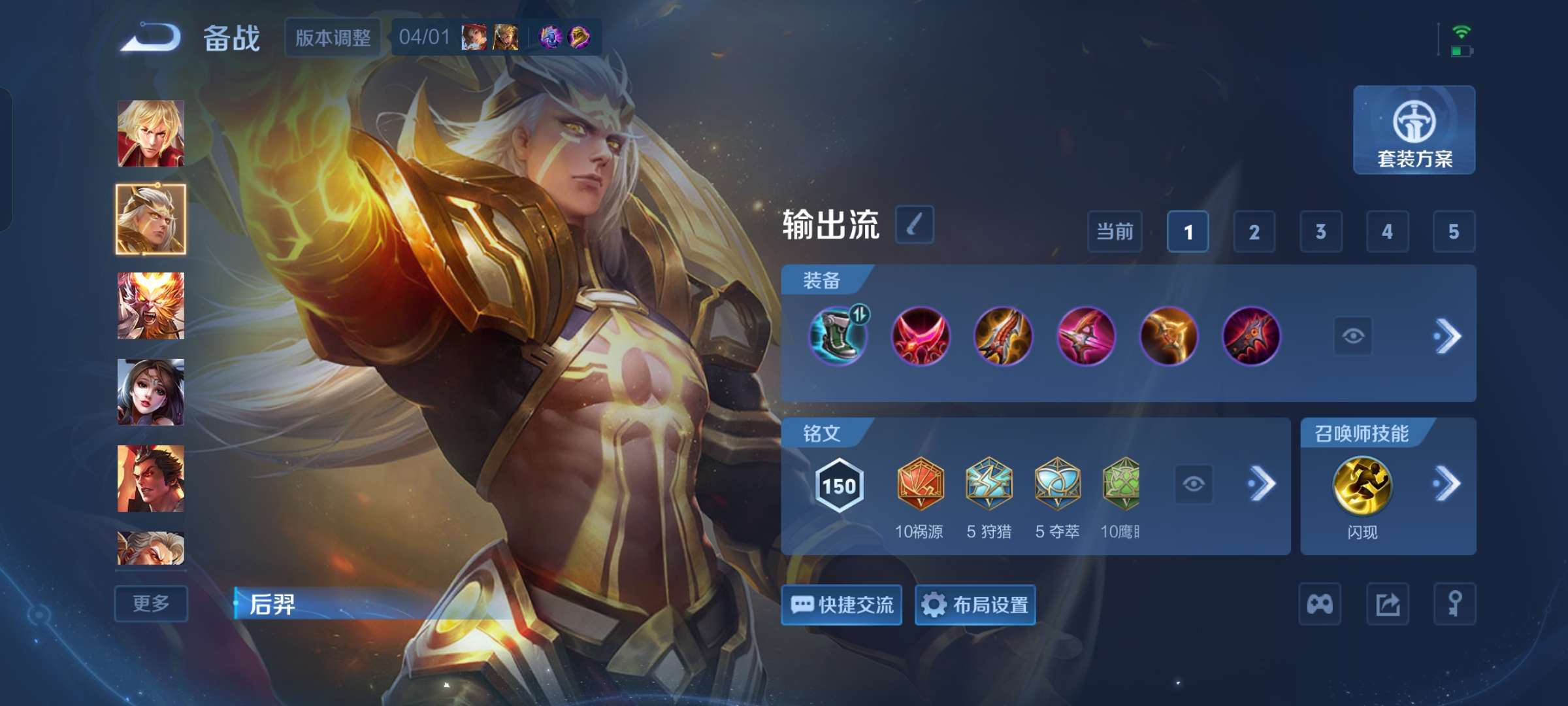
Task: Click the 更多 more heroes button
Action: [x=150, y=604]
